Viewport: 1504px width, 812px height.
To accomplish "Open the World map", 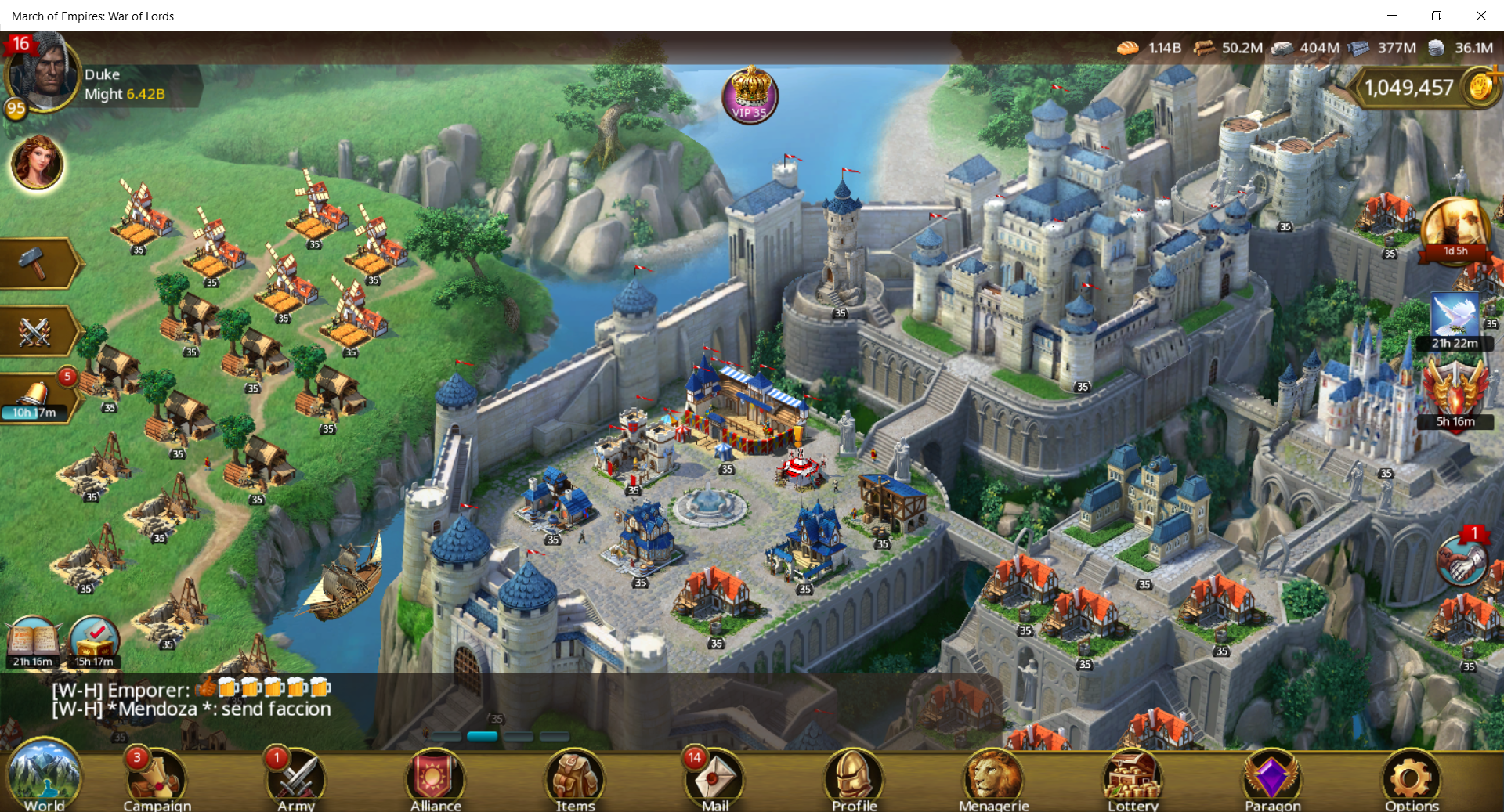I will click(x=44, y=778).
